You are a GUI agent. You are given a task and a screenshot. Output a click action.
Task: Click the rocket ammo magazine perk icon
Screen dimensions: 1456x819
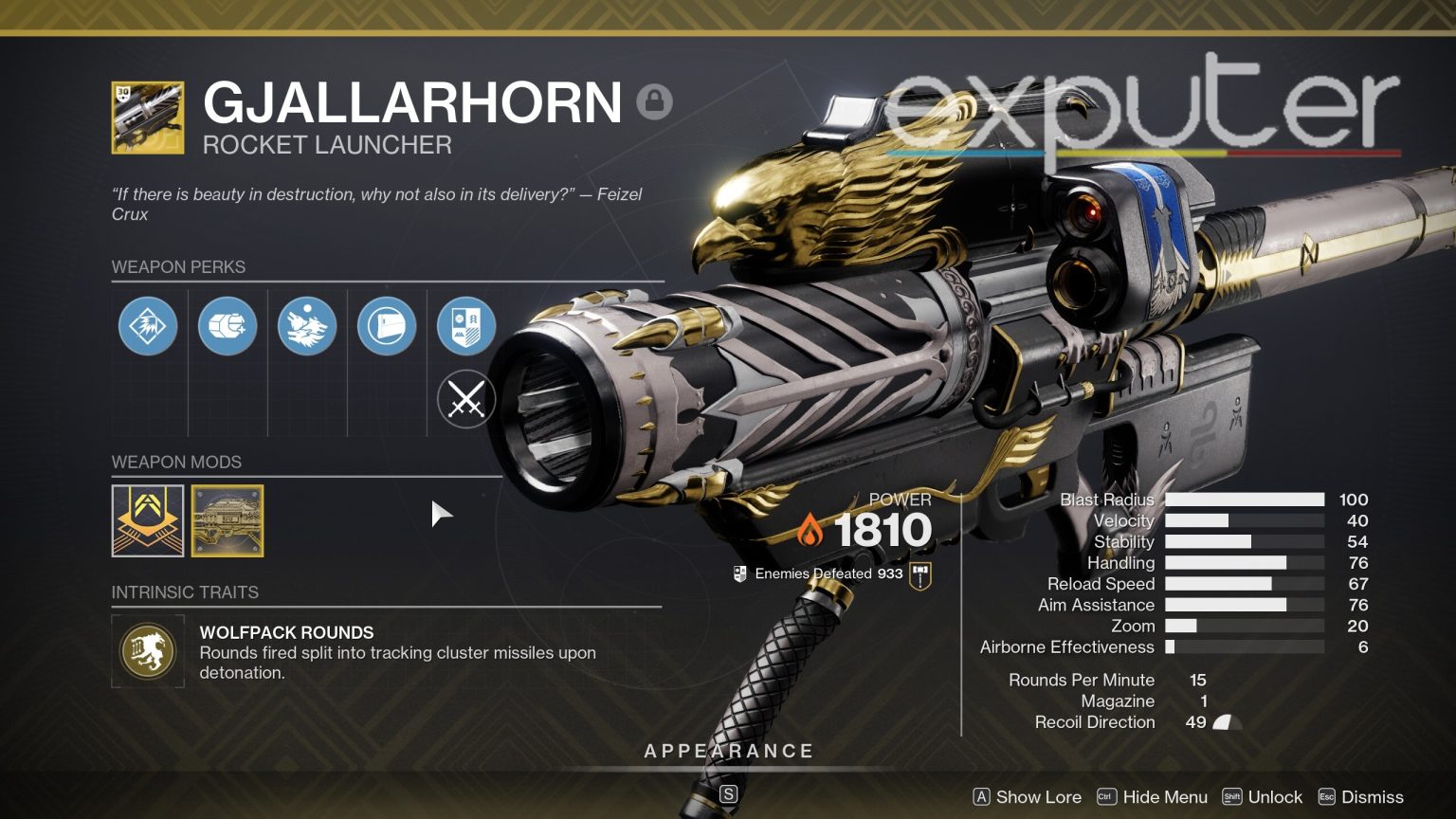coord(227,325)
